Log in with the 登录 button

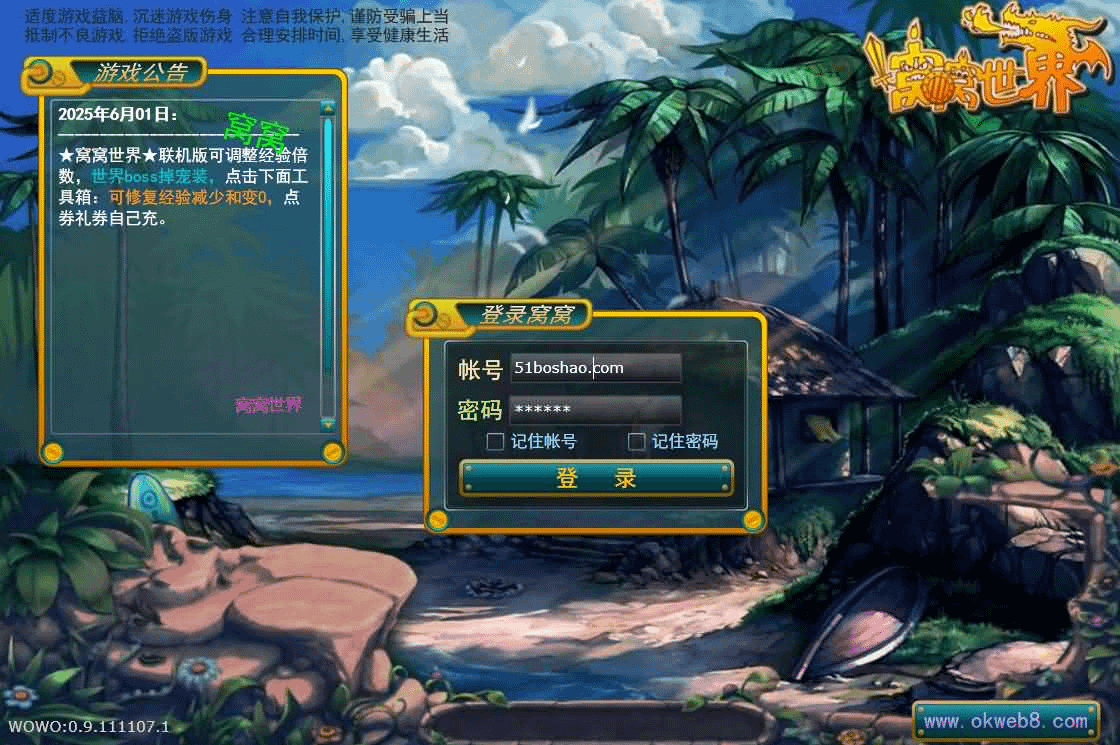pyautogui.click(x=596, y=478)
